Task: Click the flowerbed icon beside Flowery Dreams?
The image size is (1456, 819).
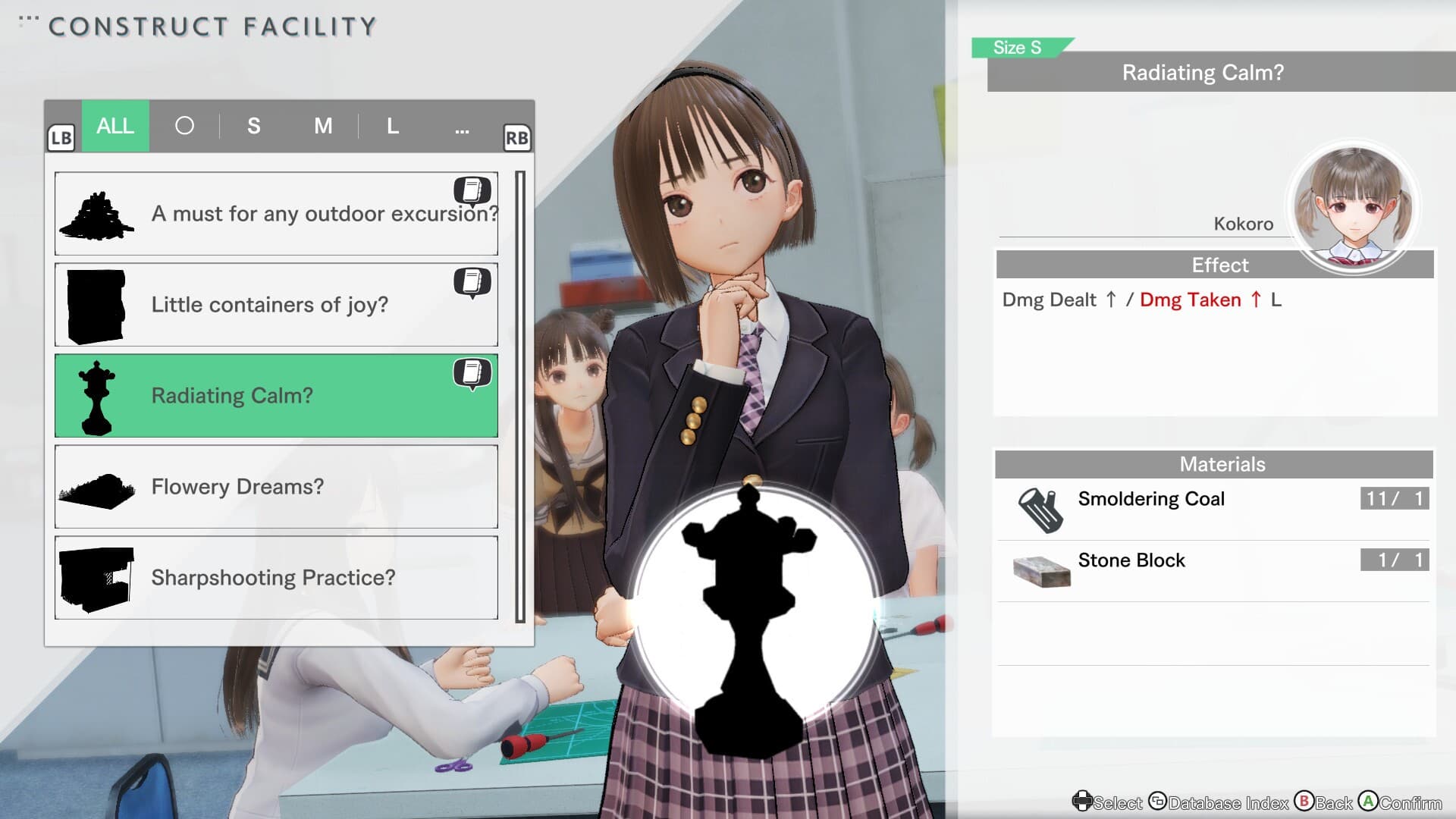Action: click(x=97, y=486)
